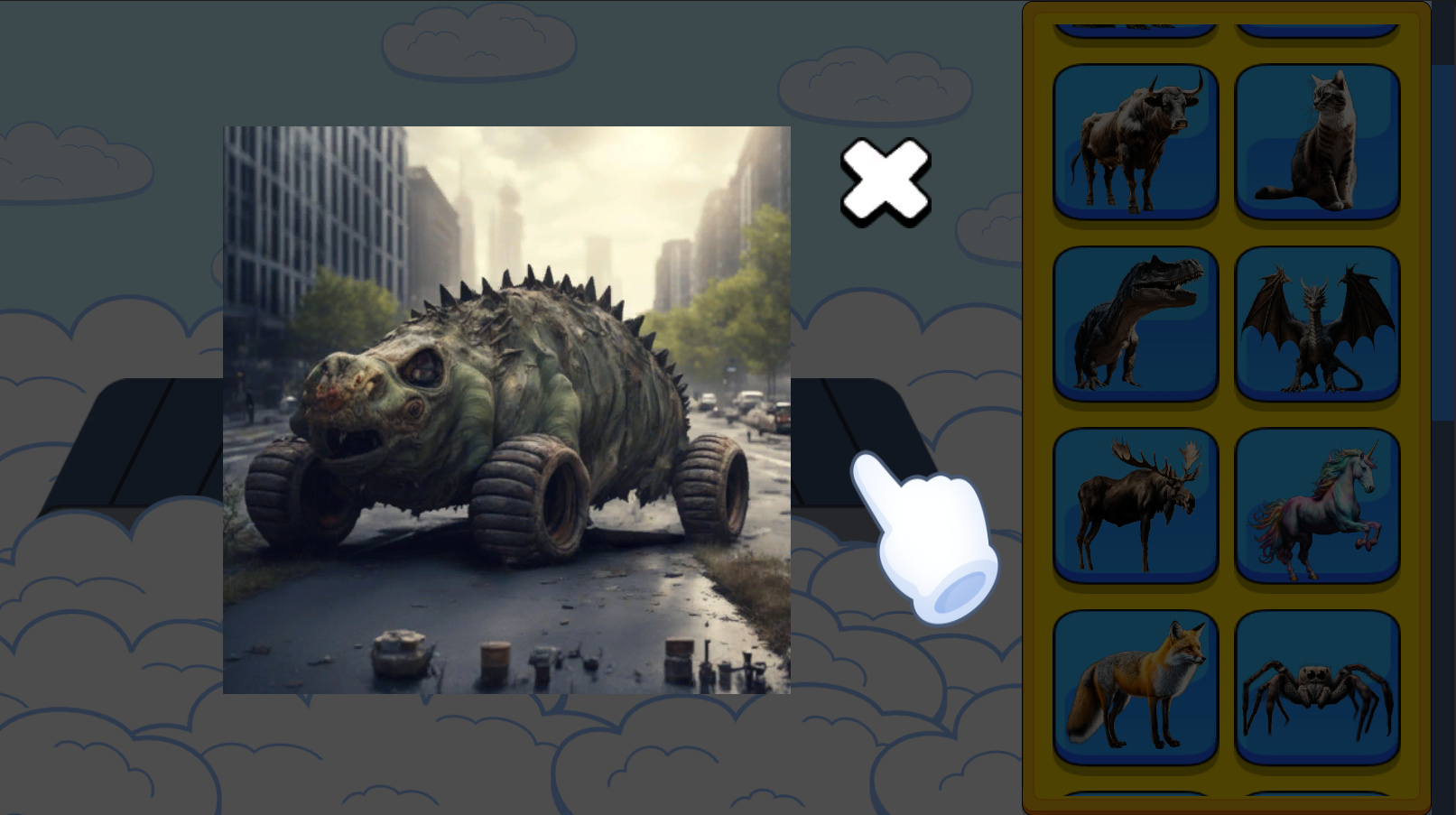Screen dimensions: 1456x815
Task: Click the yellow character selection panel frame
Action: (x=1038, y=406)
